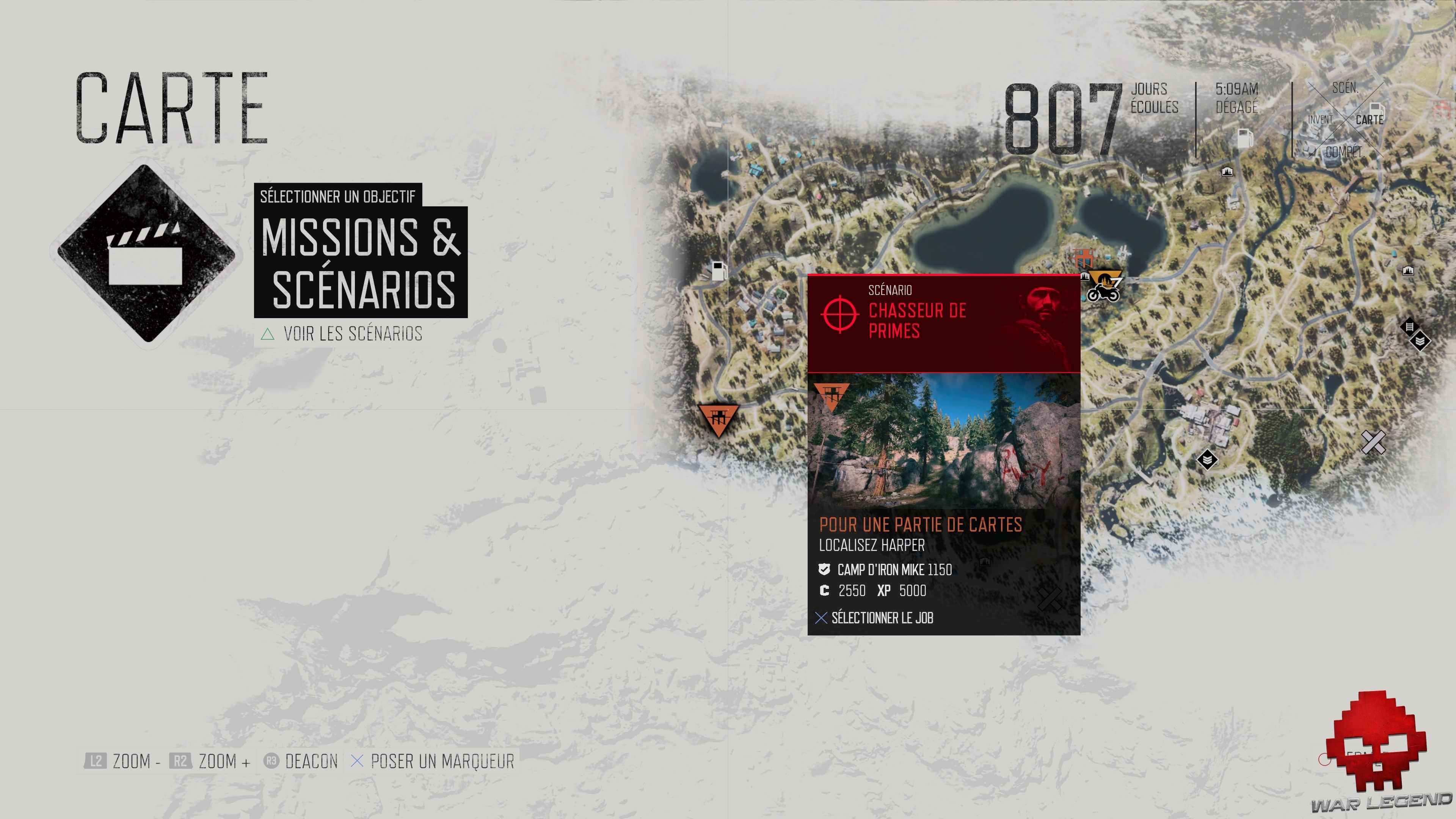
Task: Select the motorcycle icon on the map
Action: pos(1103,294)
